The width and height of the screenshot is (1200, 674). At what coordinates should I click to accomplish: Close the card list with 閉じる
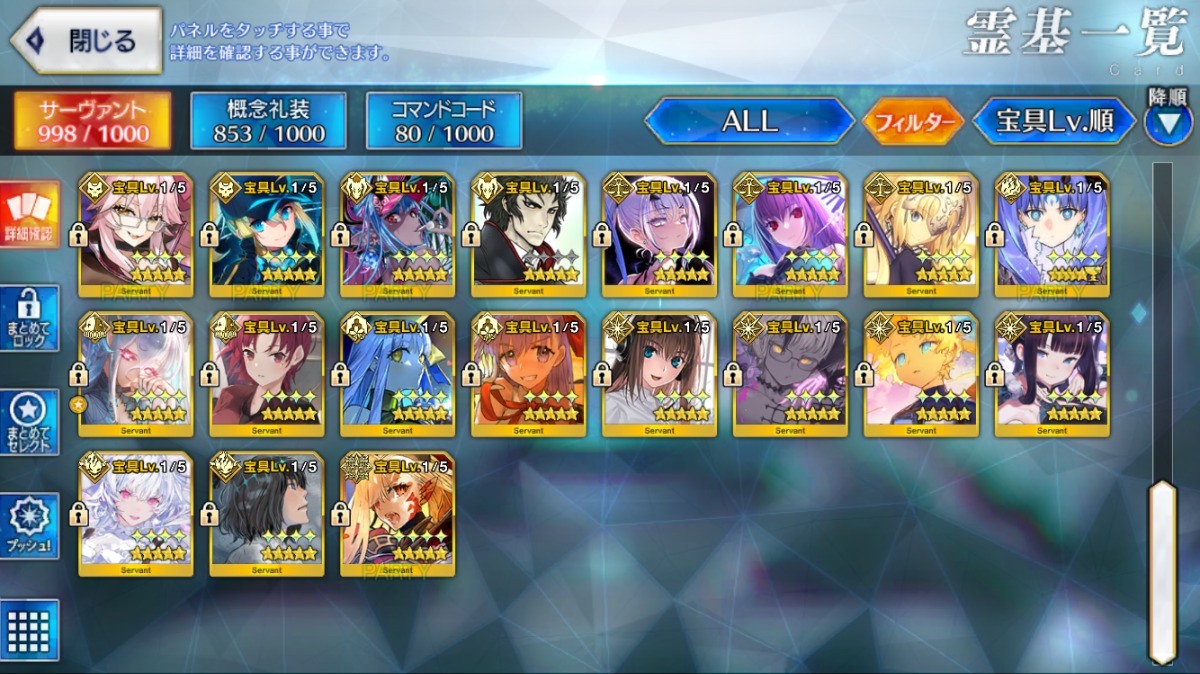[x=86, y=41]
